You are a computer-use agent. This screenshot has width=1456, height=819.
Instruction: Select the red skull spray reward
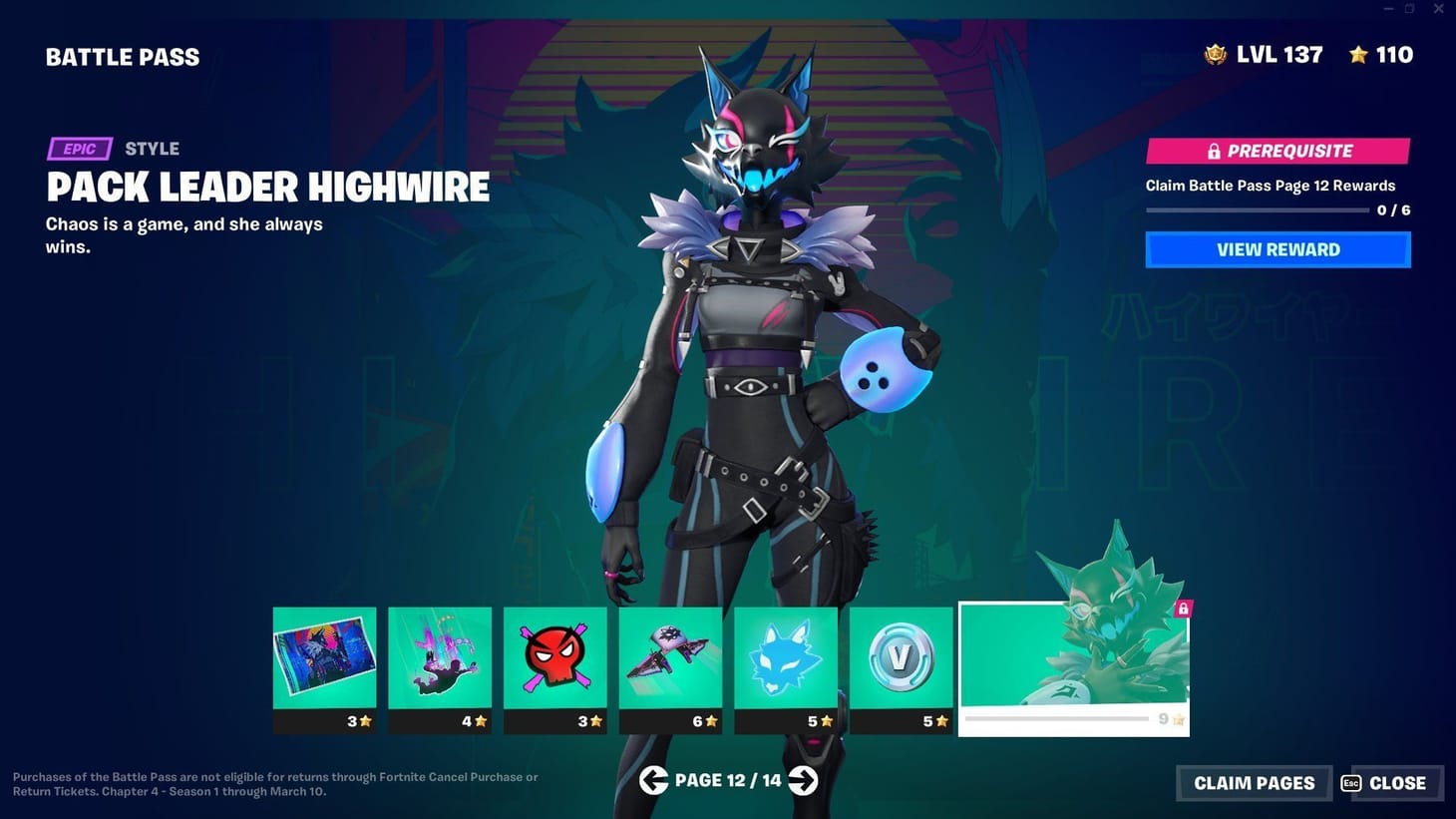point(554,654)
